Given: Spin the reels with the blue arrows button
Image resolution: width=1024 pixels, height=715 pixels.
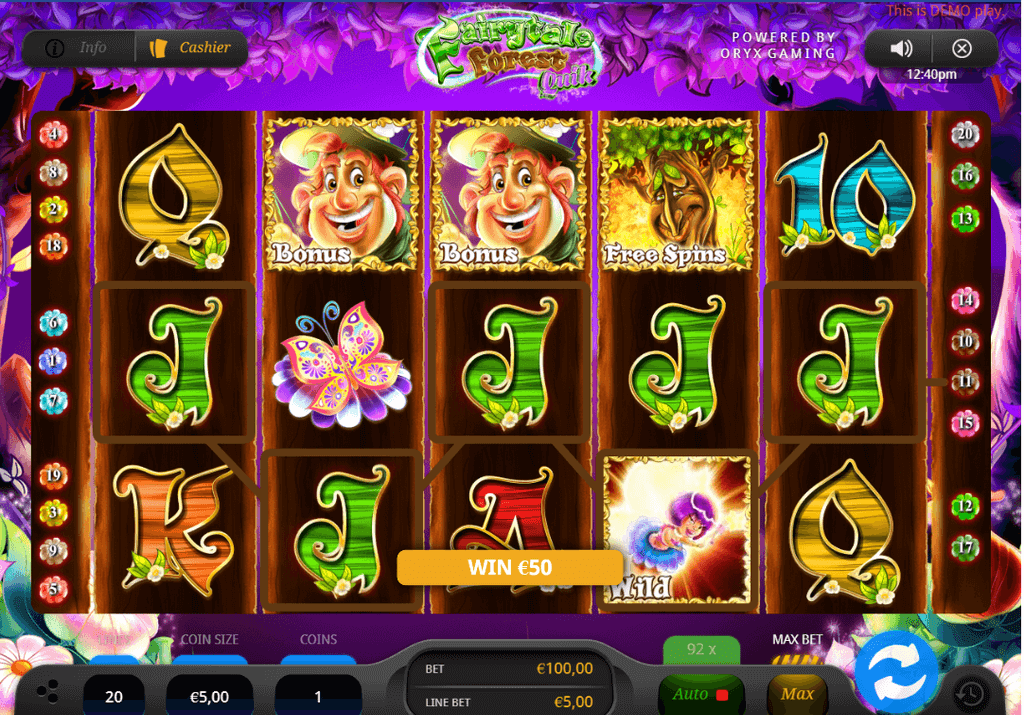Looking at the screenshot, I should click(896, 671).
